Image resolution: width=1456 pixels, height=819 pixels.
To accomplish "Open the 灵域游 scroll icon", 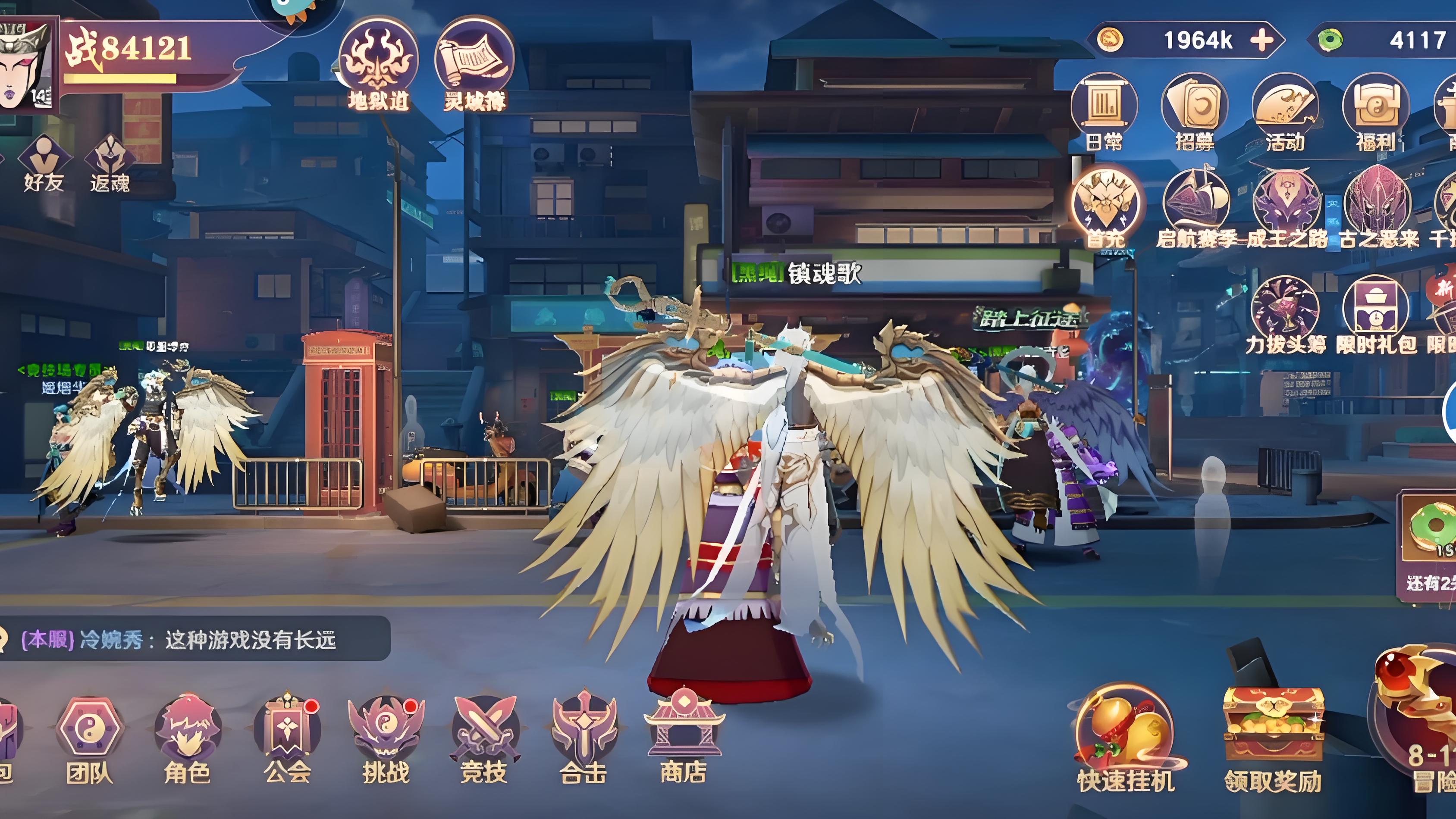I will [x=474, y=63].
